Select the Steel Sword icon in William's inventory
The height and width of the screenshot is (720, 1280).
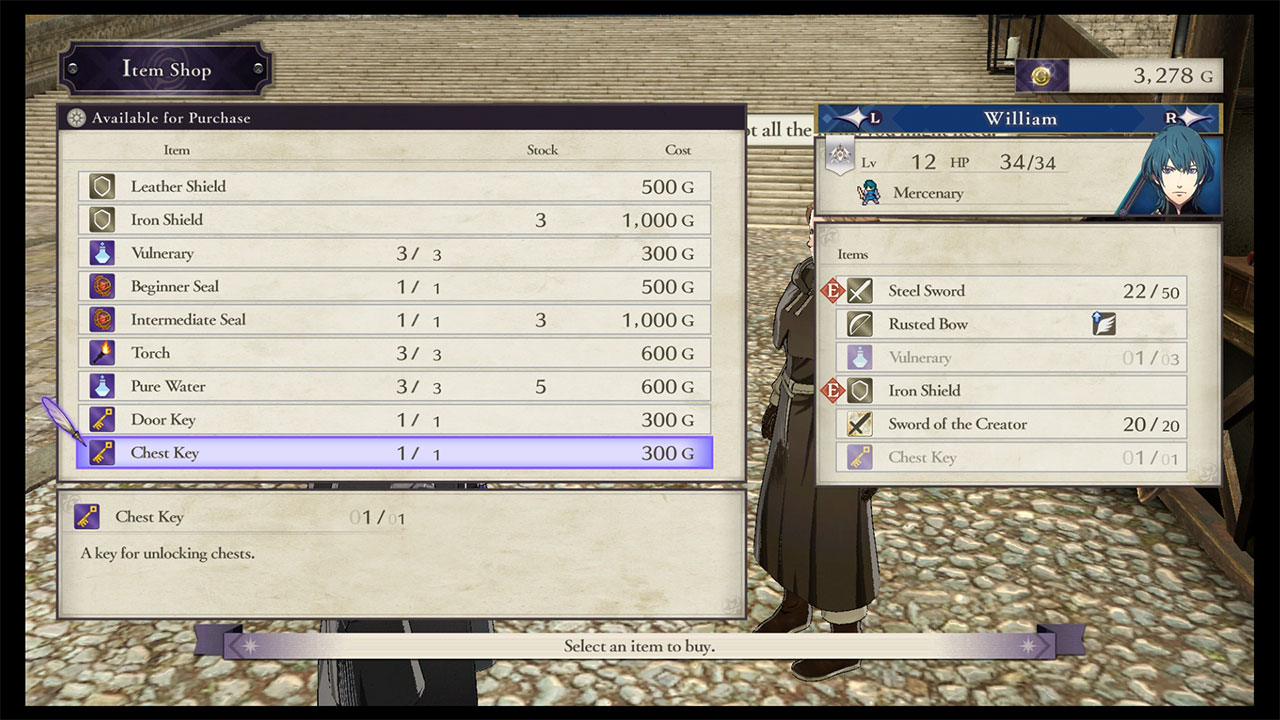pos(860,291)
